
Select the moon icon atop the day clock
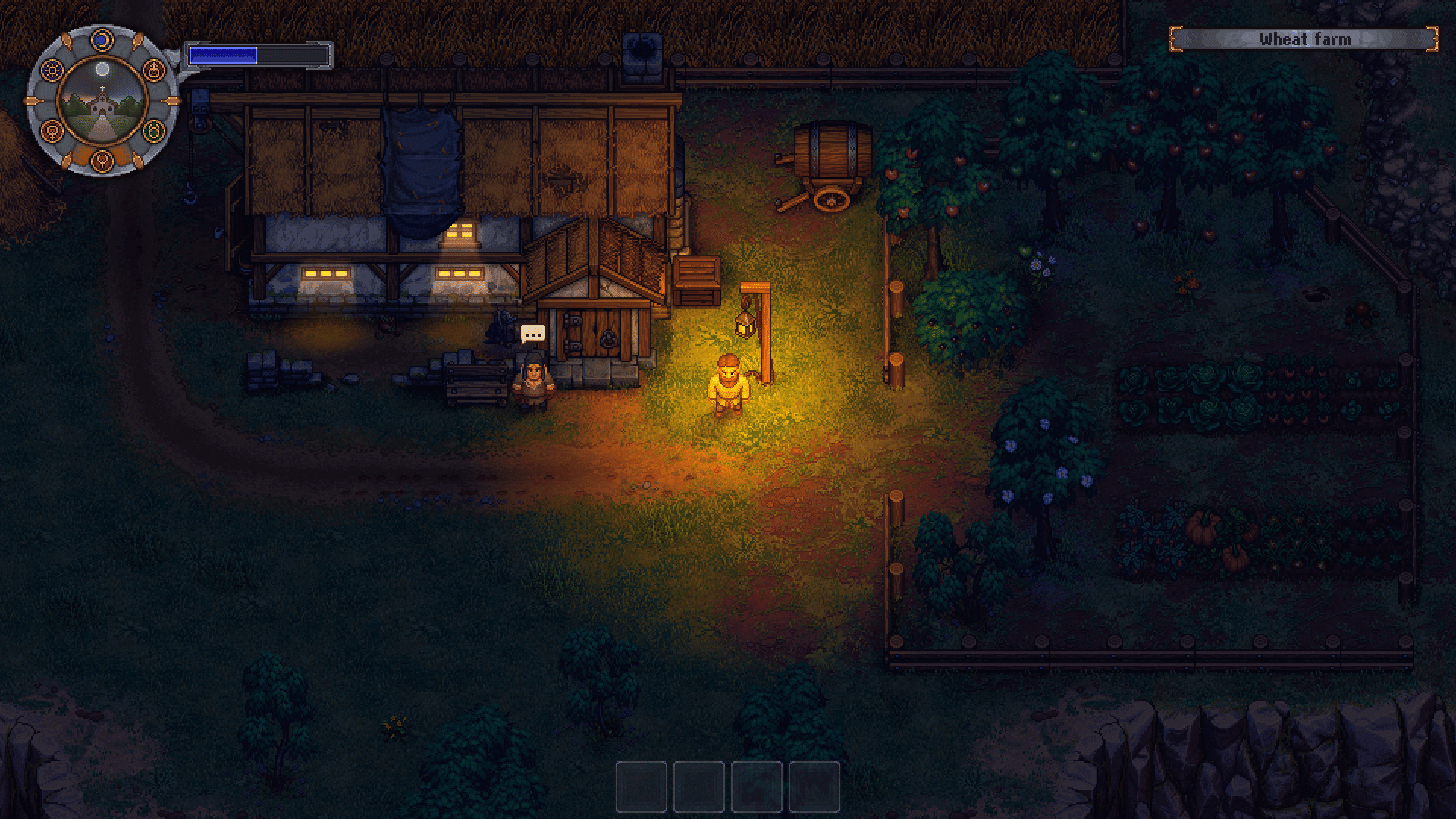click(102, 39)
